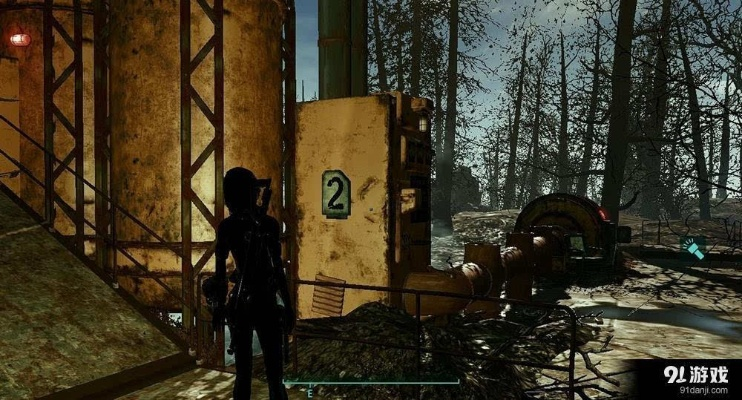Click the compass bar at the bottom
Viewport: 742px width, 400px height.
tap(371, 382)
